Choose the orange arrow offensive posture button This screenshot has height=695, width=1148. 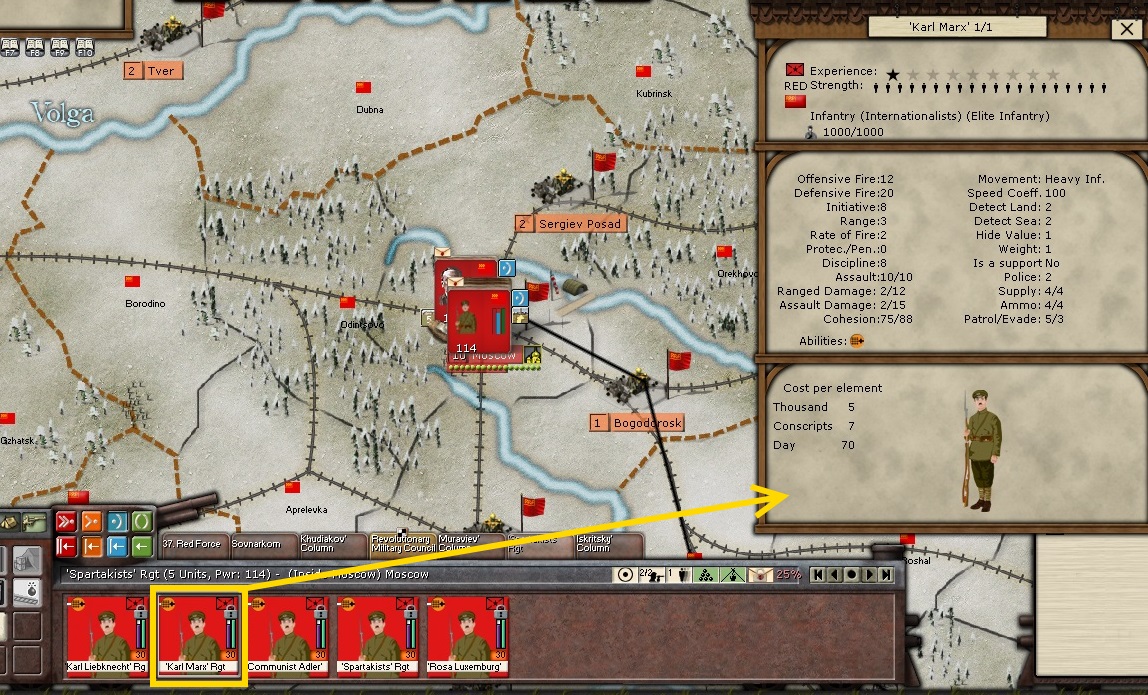coord(92,521)
